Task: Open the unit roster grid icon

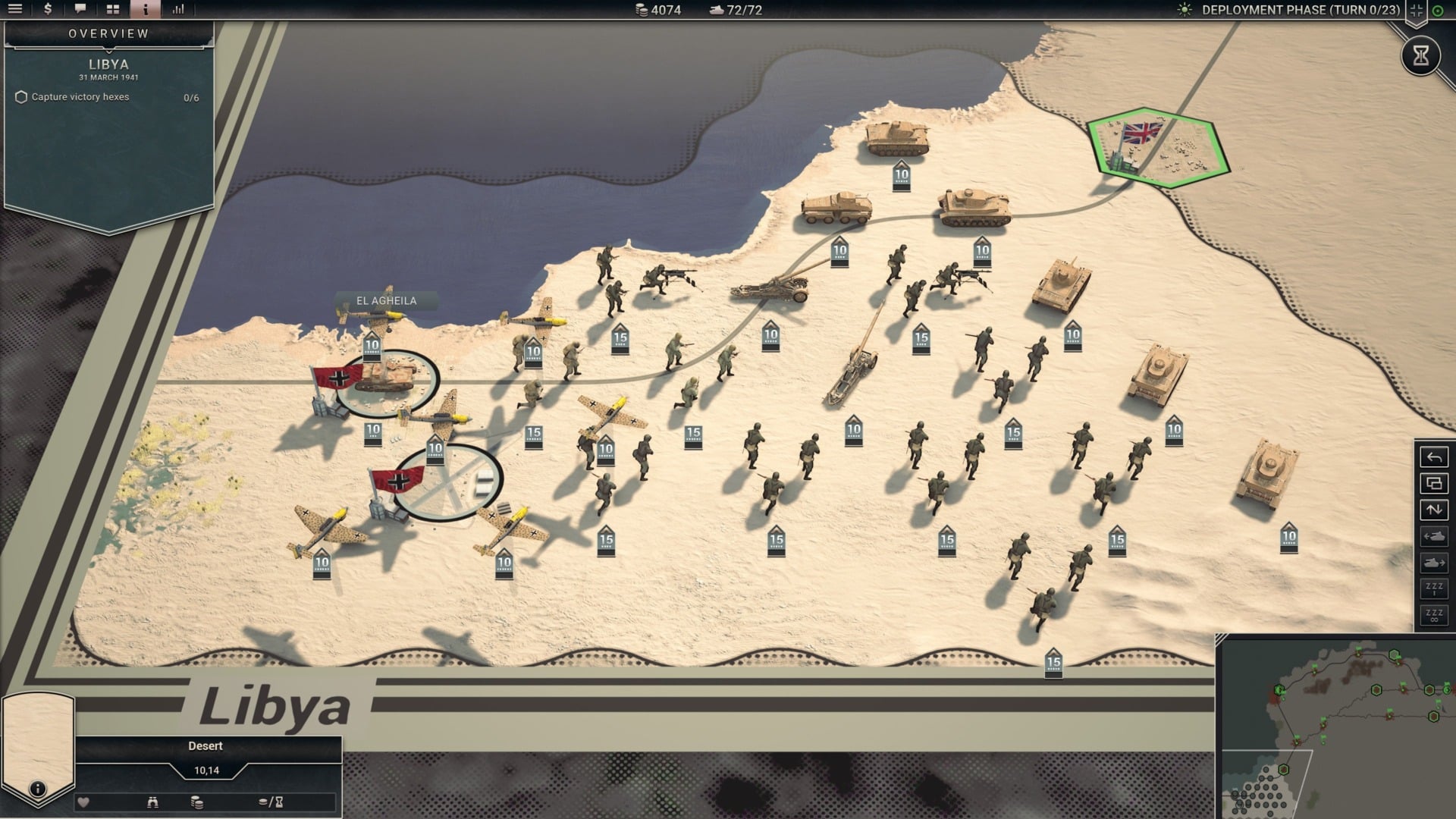Action: (114, 10)
